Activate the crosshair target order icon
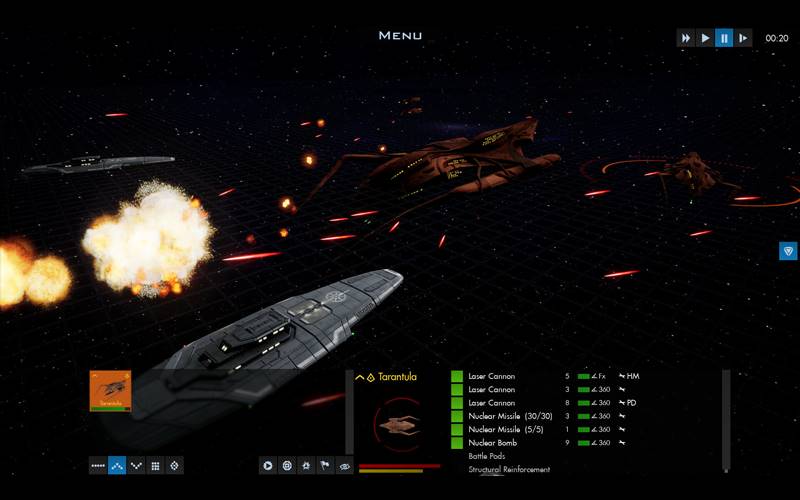 (287, 465)
